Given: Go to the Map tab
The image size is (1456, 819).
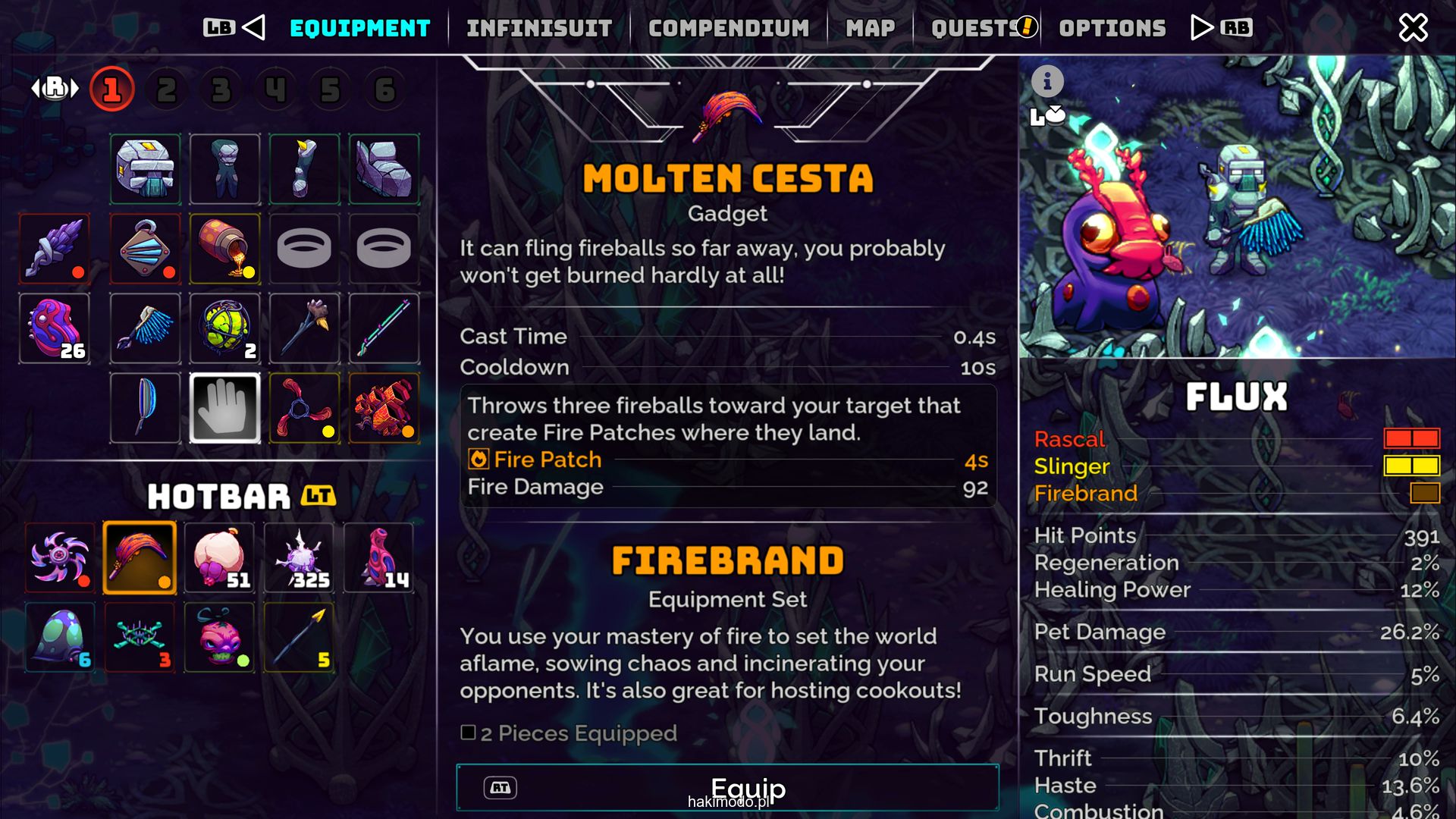Looking at the screenshot, I should tap(870, 28).
